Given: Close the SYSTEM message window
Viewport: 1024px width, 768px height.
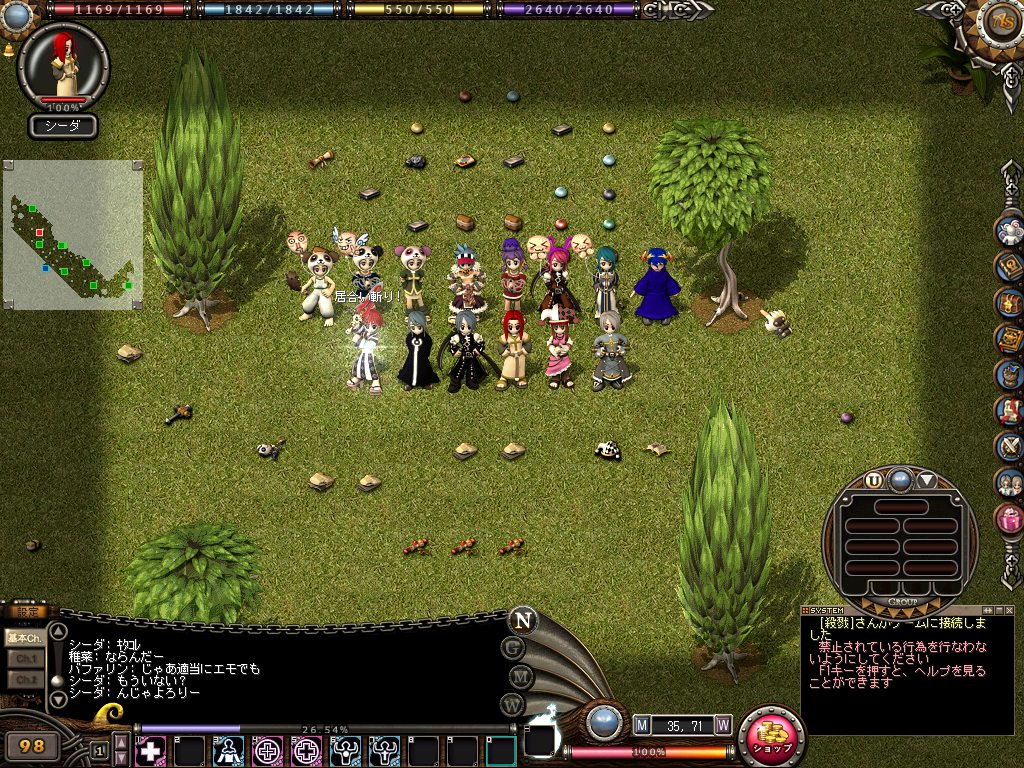Looking at the screenshot, I should 1011,610.
